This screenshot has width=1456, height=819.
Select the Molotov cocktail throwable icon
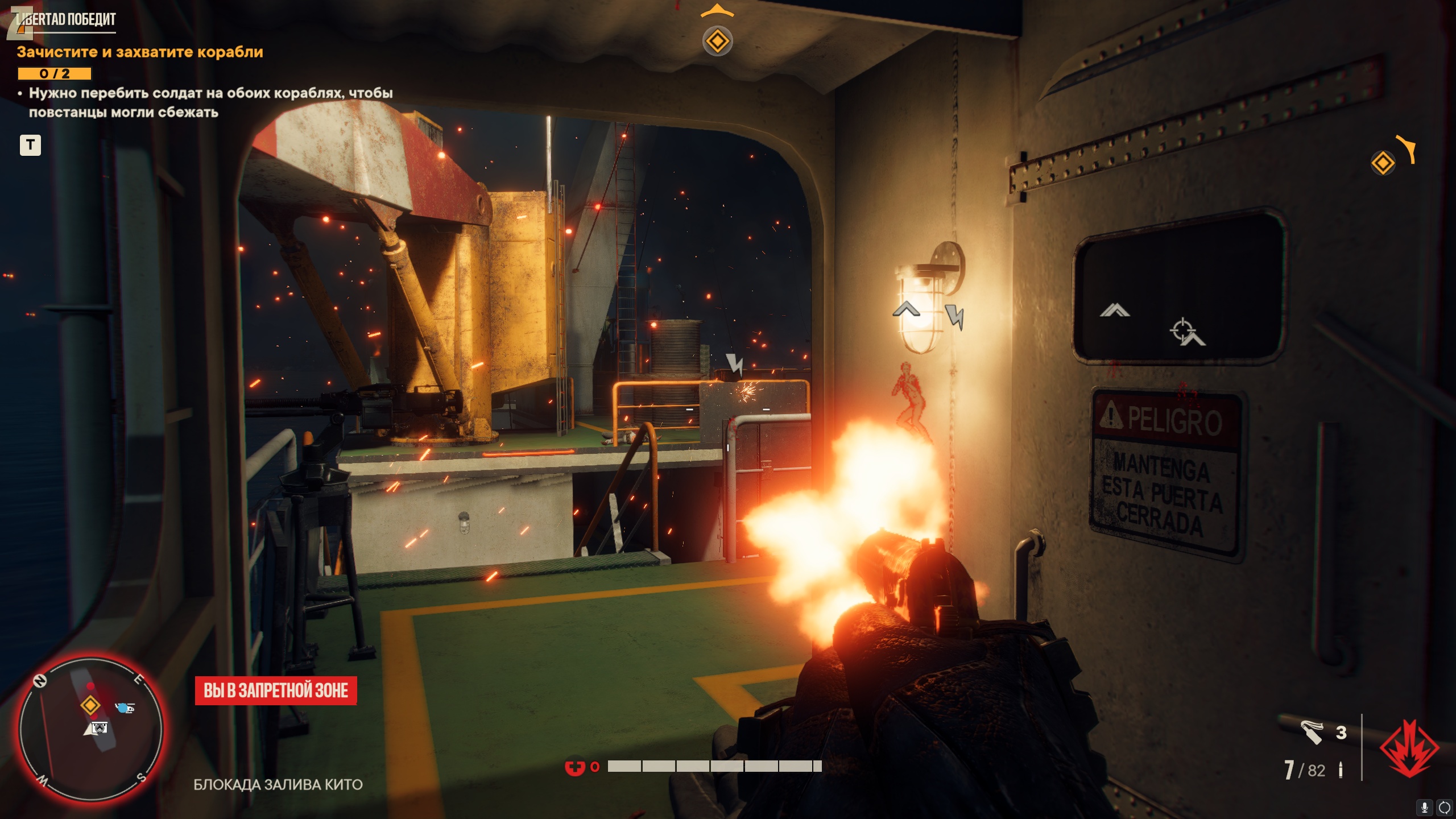[1312, 732]
